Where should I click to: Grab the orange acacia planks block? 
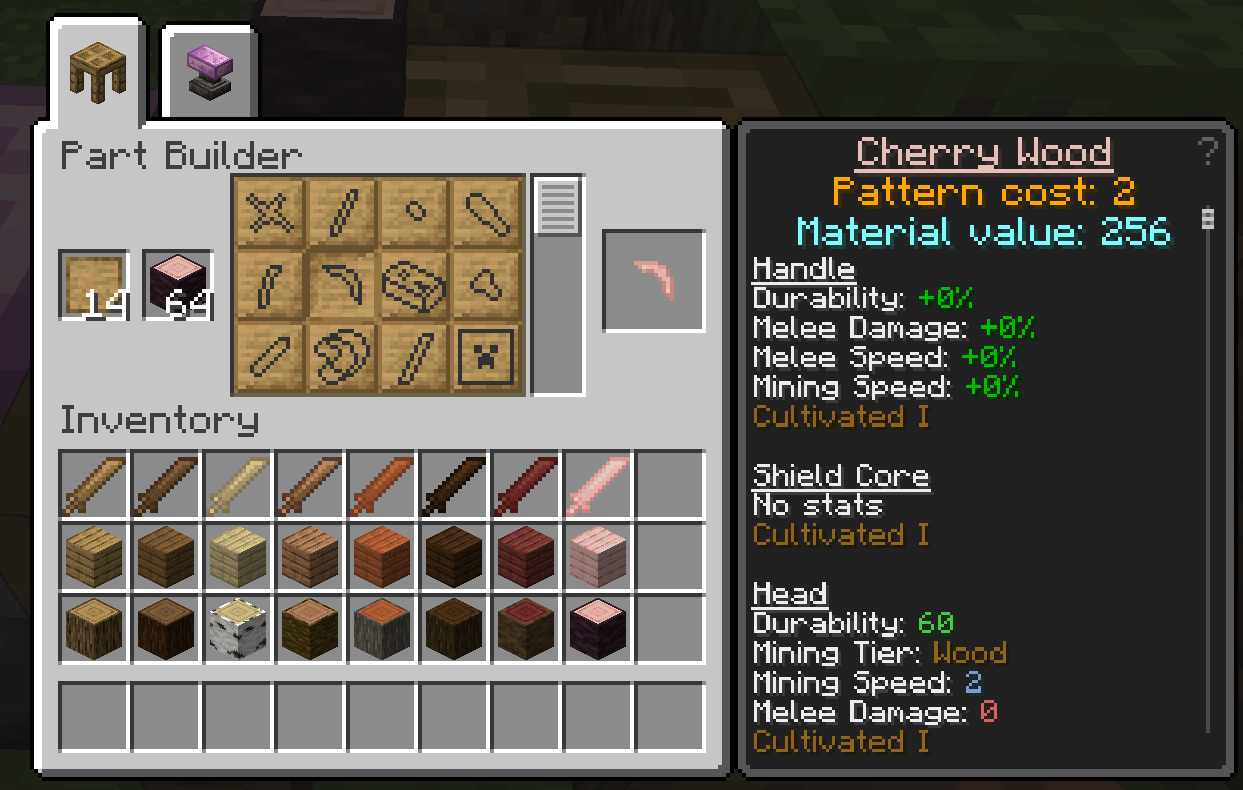click(382, 557)
